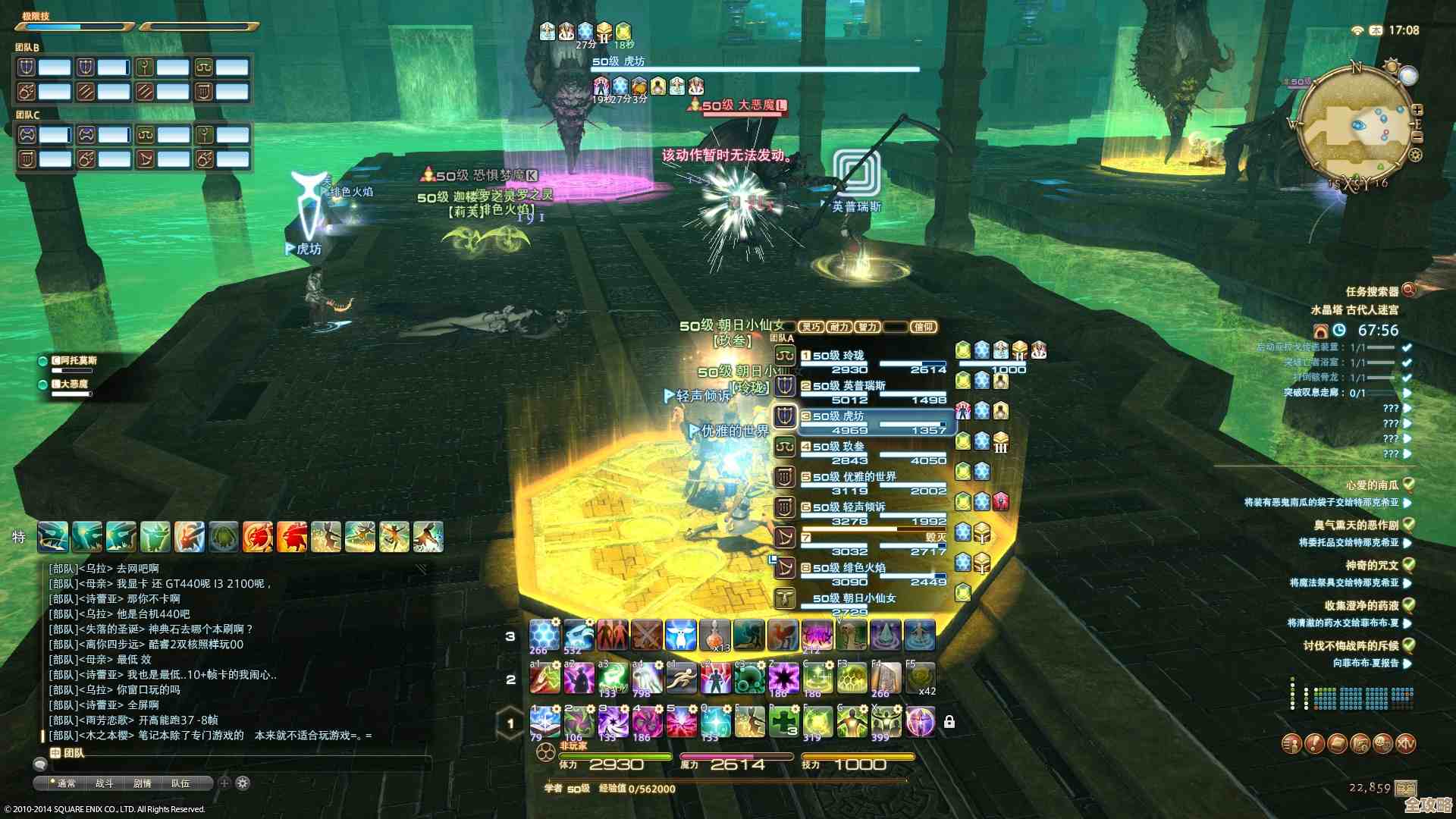Target 大恶魔 in the enemy list
1456x819 pixels.
[70, 384]
